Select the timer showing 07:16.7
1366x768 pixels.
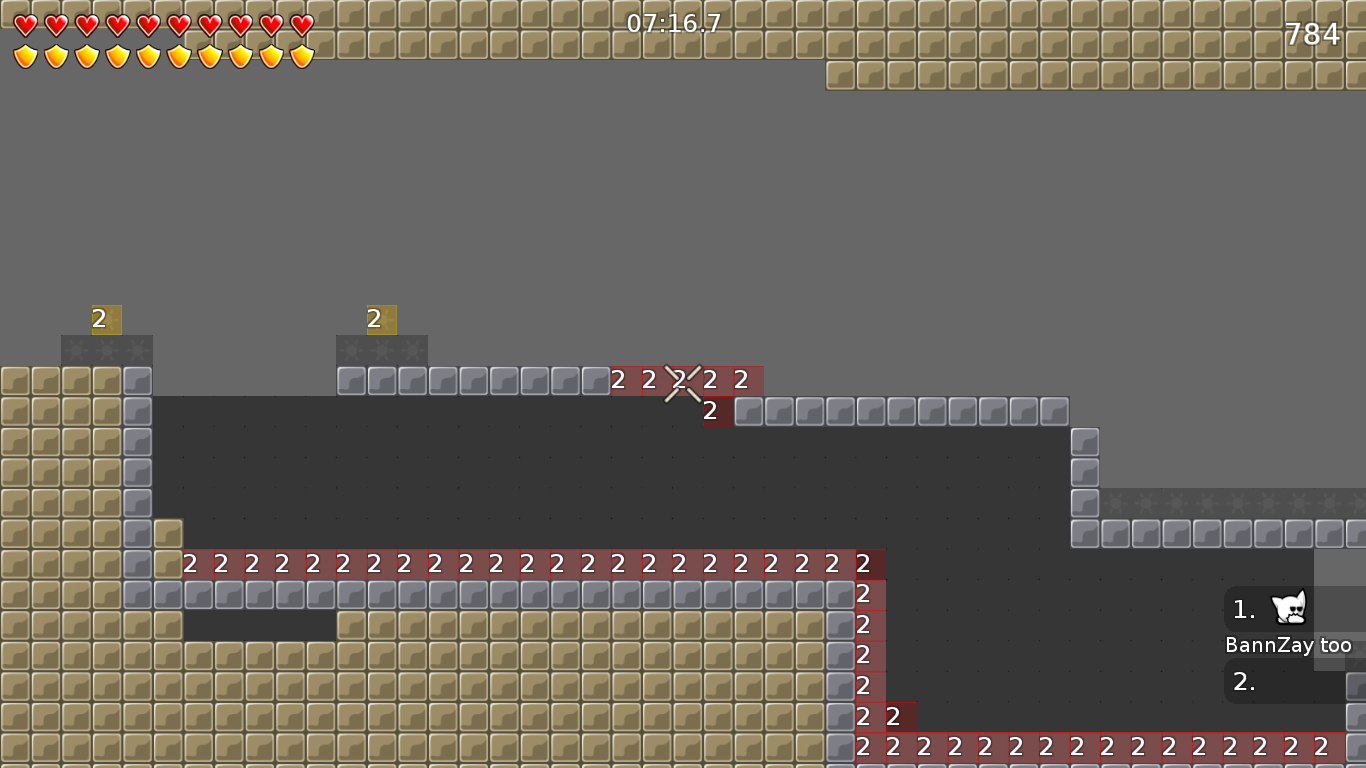tap(674, 24)
